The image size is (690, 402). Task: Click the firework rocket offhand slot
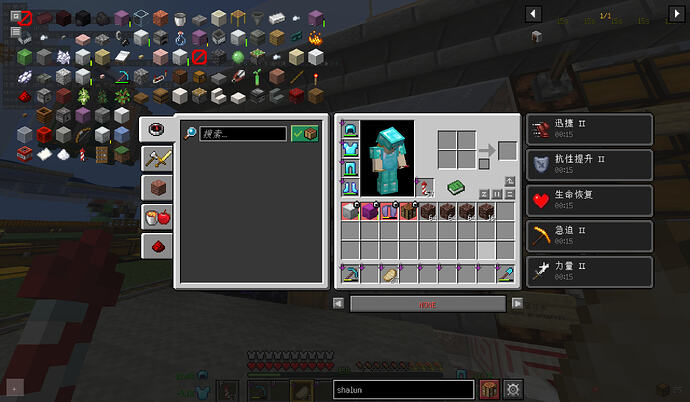425,187
